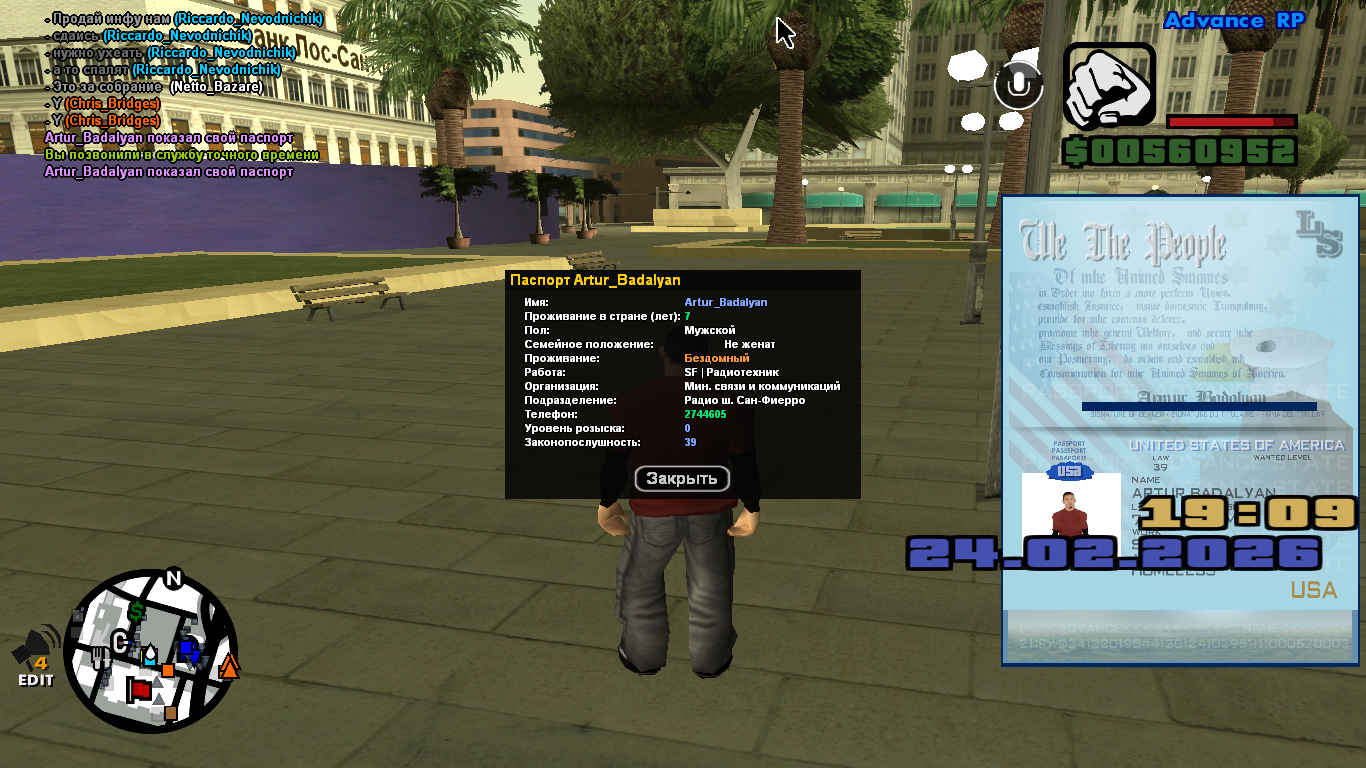Toggle the microphone voice chat icon
The image size is (1366, 768).
(1018, 86)
